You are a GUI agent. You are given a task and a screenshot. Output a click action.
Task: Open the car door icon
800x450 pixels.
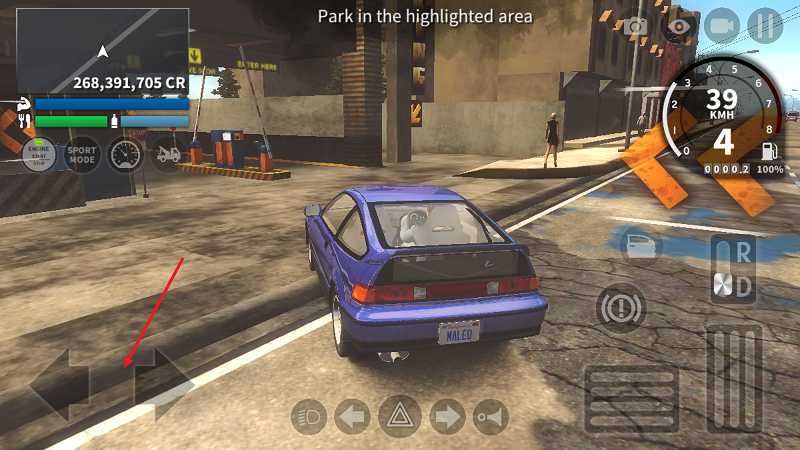pyautogui.click(x=640, y=245)
